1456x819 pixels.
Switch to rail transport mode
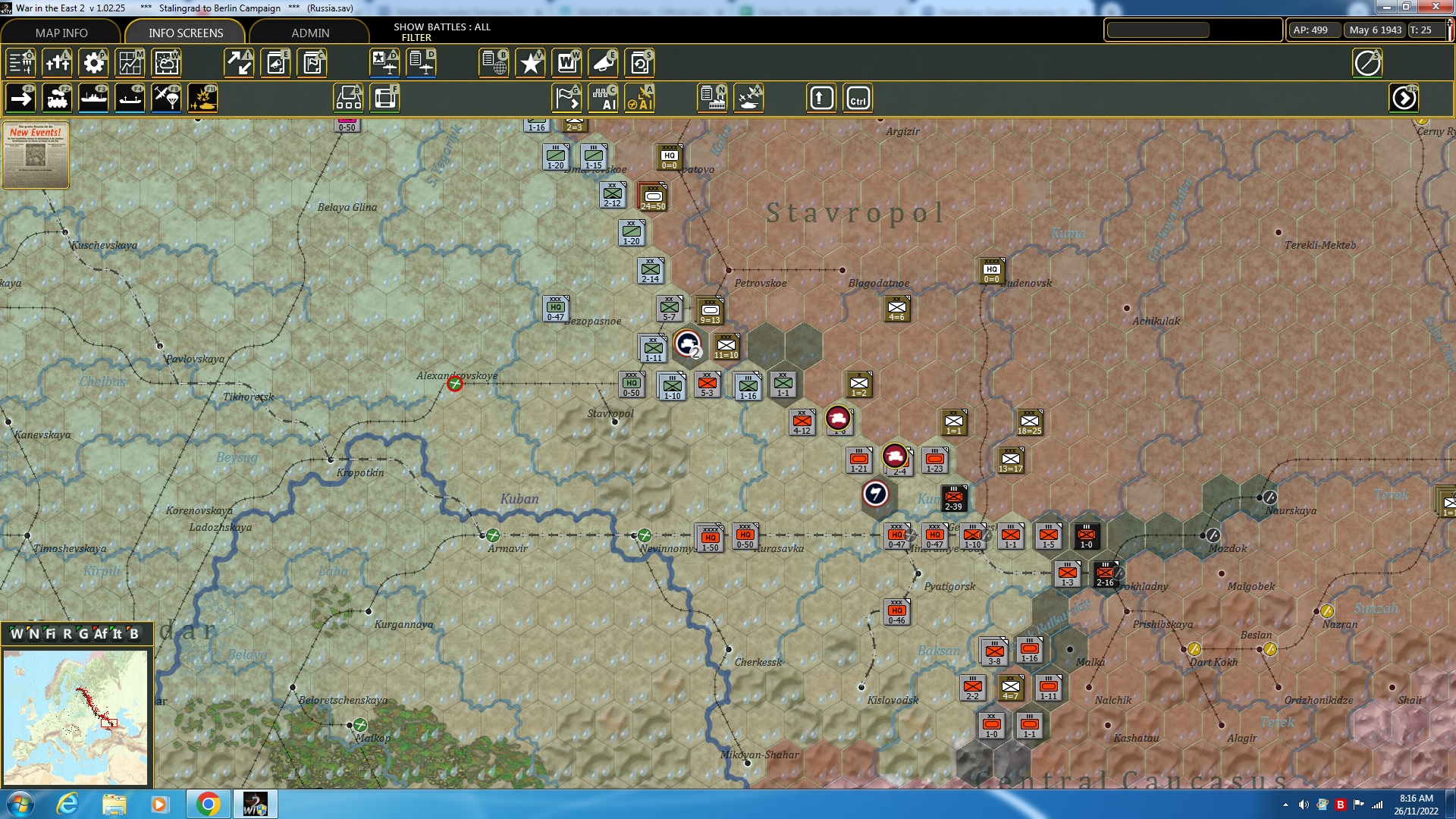point(58,97)
